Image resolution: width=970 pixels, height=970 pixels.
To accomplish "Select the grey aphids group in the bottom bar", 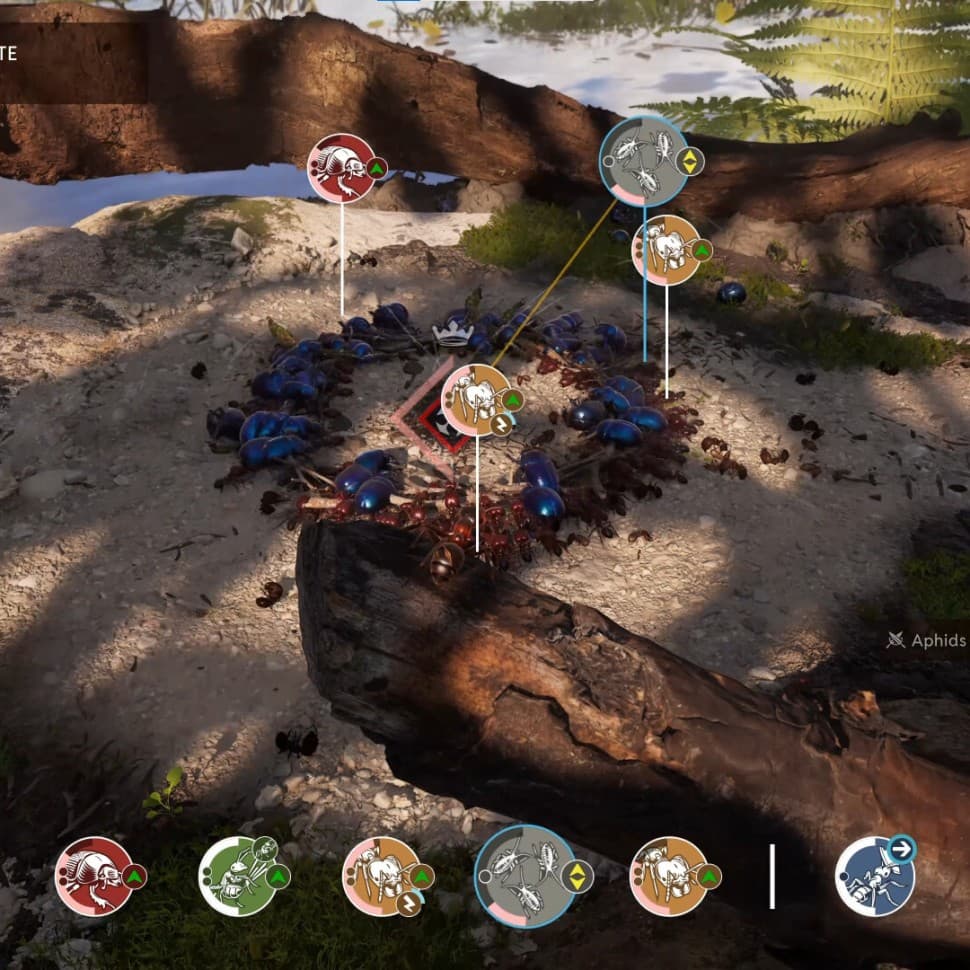I will click(x=525, y=876).
